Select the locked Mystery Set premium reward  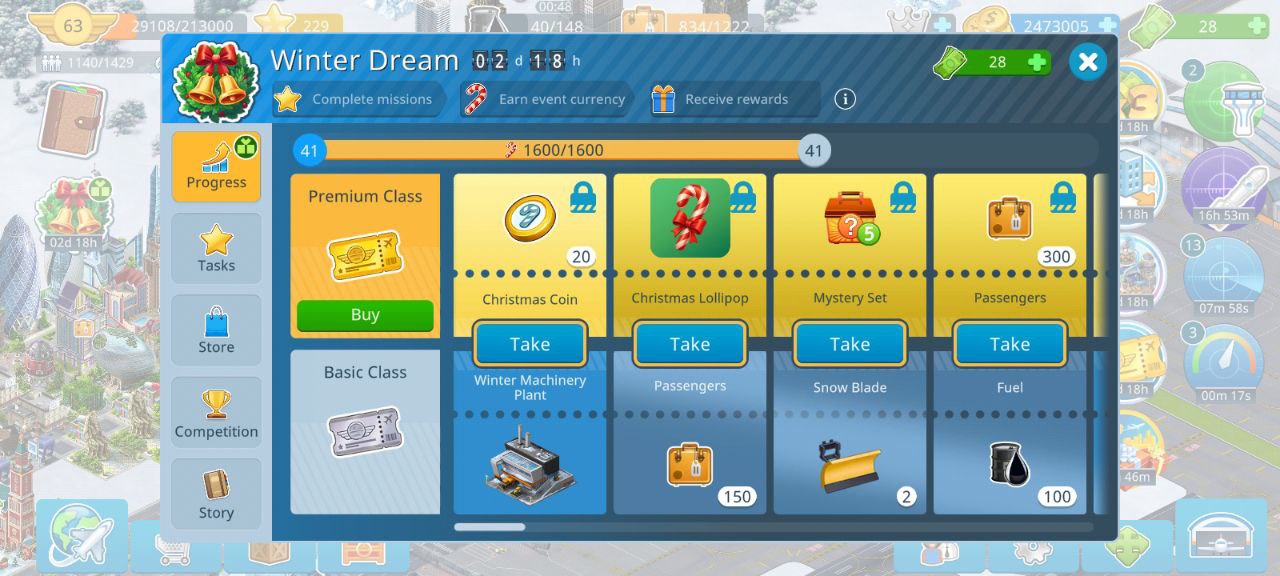point(850,222)
